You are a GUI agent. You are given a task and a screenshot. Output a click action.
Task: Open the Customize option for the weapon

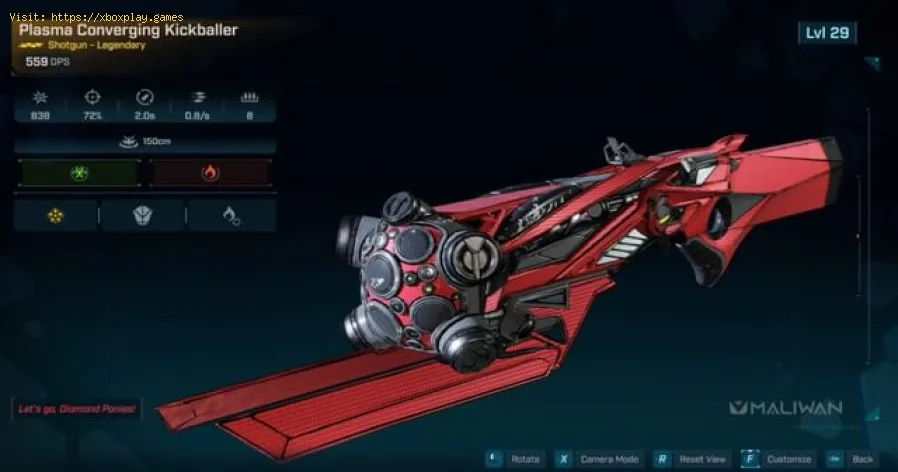(779, 459)
